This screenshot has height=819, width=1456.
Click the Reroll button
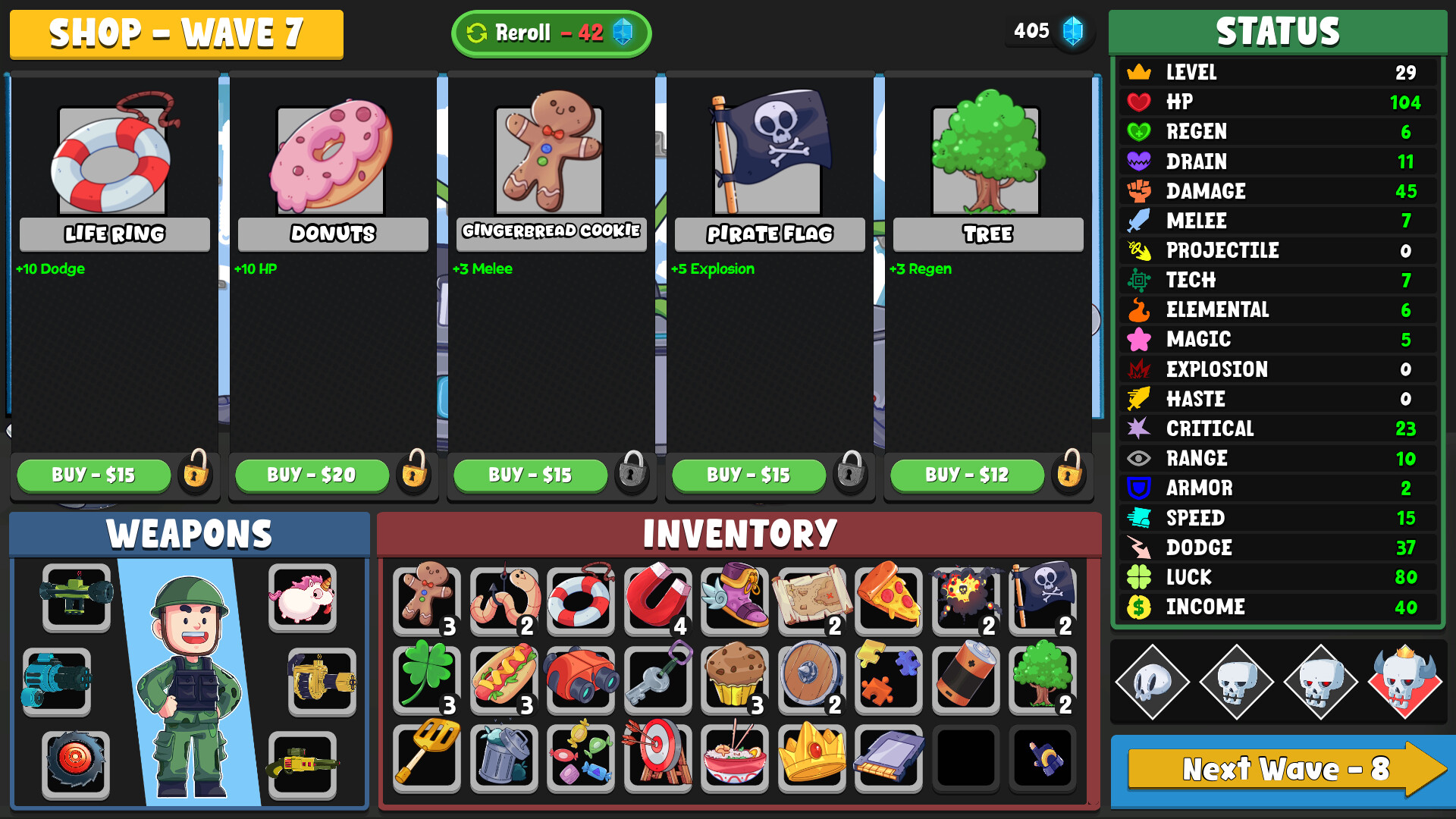click(x=551, y=33)
